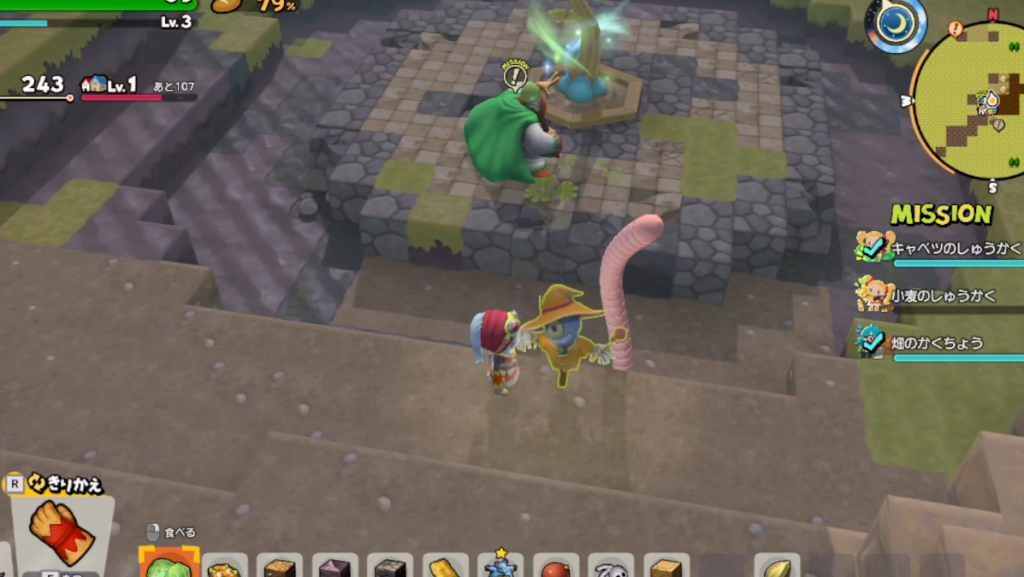
Task: Select the seed item hotbar slot
Action: pyautogui.click(x=777, y=567)
